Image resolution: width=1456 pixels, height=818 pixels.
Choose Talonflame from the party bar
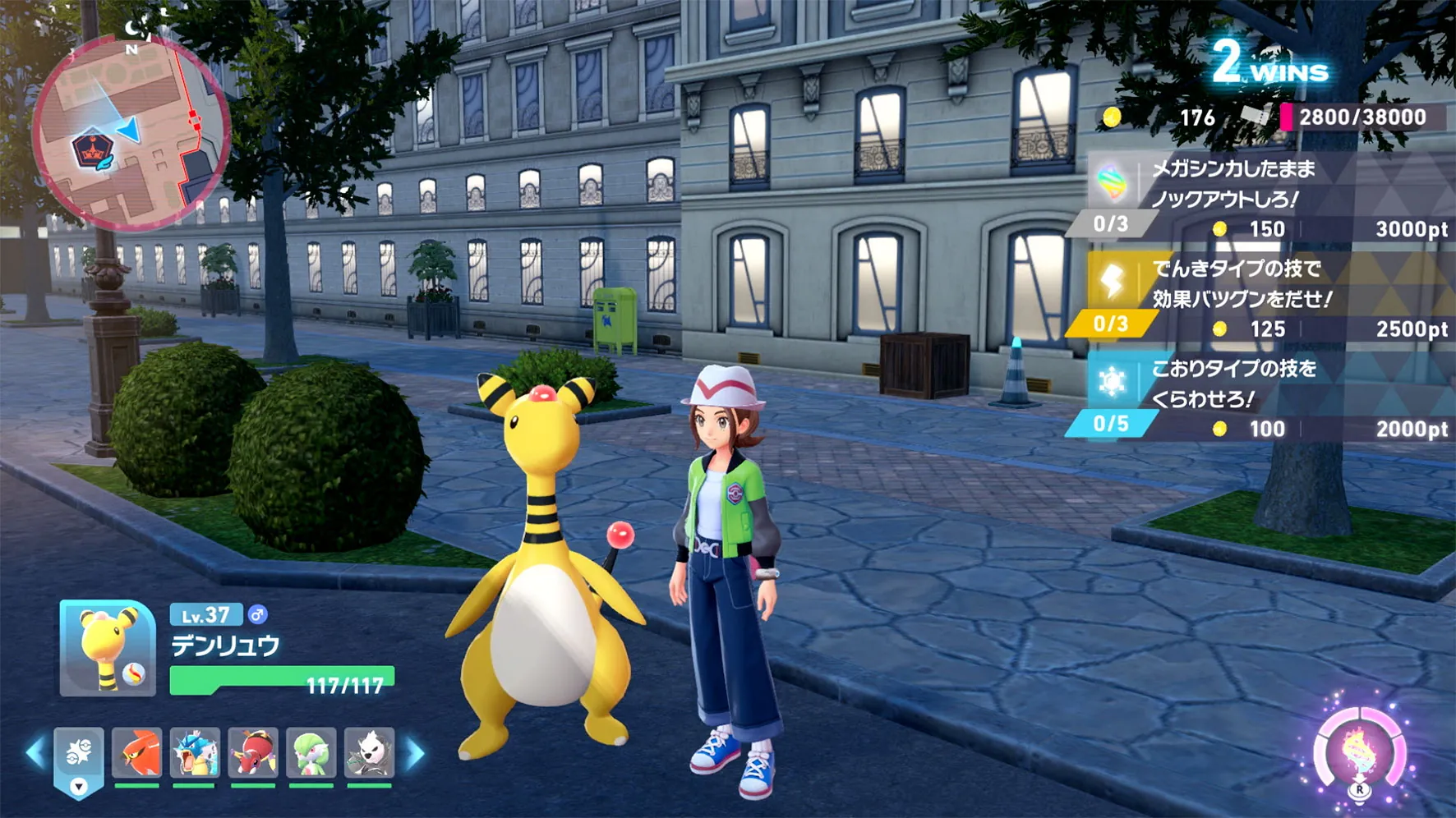coord(137,752)
